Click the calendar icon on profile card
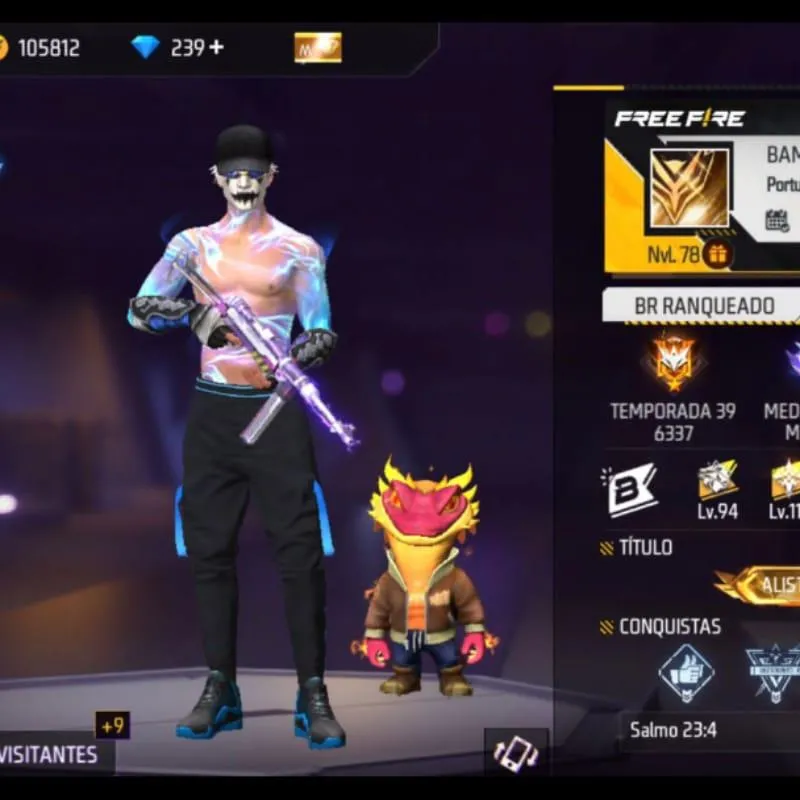This screenshot has height=800, width=800. pos(777,220)
